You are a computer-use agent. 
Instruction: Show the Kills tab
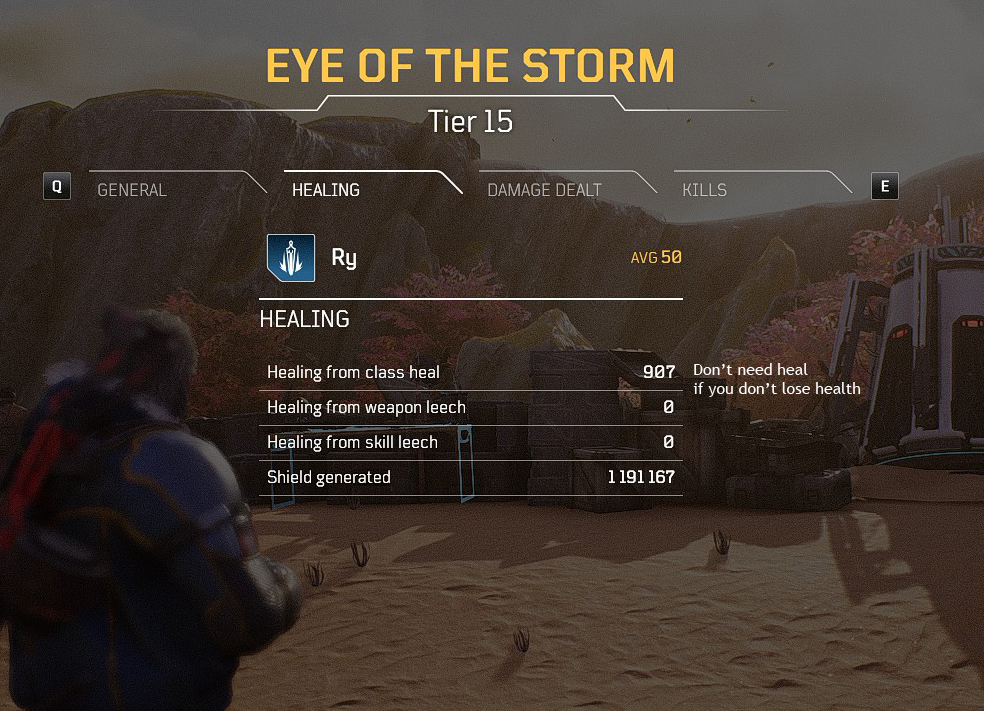[x=704, y=189]
